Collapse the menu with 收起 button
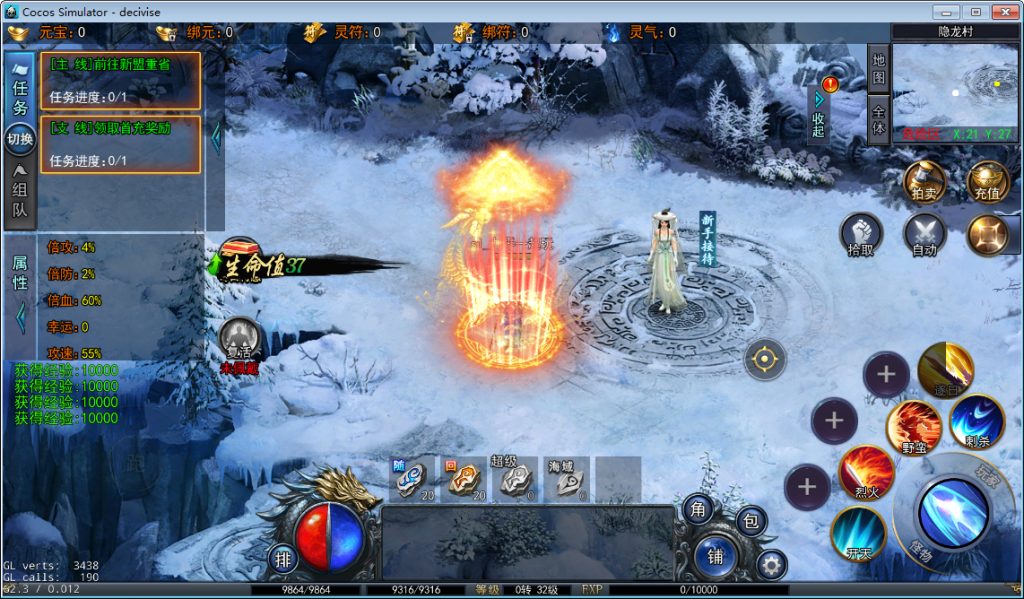This screenshot has height=599, width=1024. coord(818,114)
